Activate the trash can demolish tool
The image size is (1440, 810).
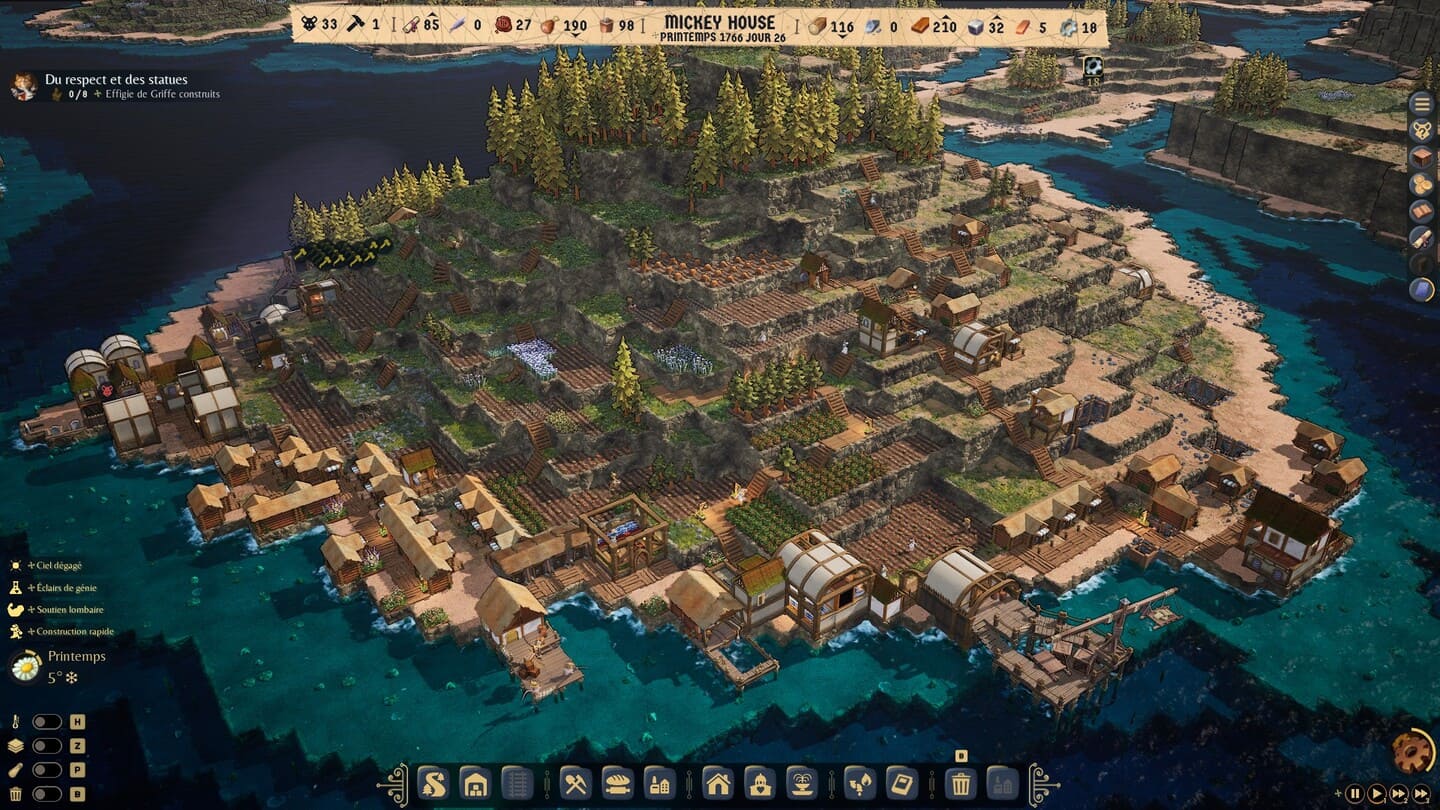click(960, 782)
